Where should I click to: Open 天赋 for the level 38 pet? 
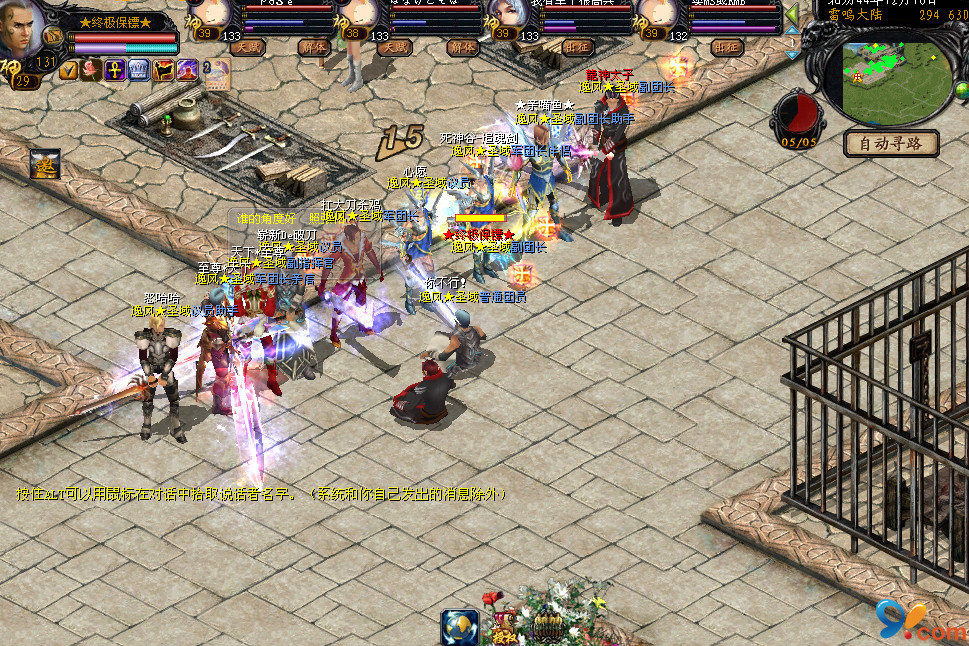[x=394, y=46]
